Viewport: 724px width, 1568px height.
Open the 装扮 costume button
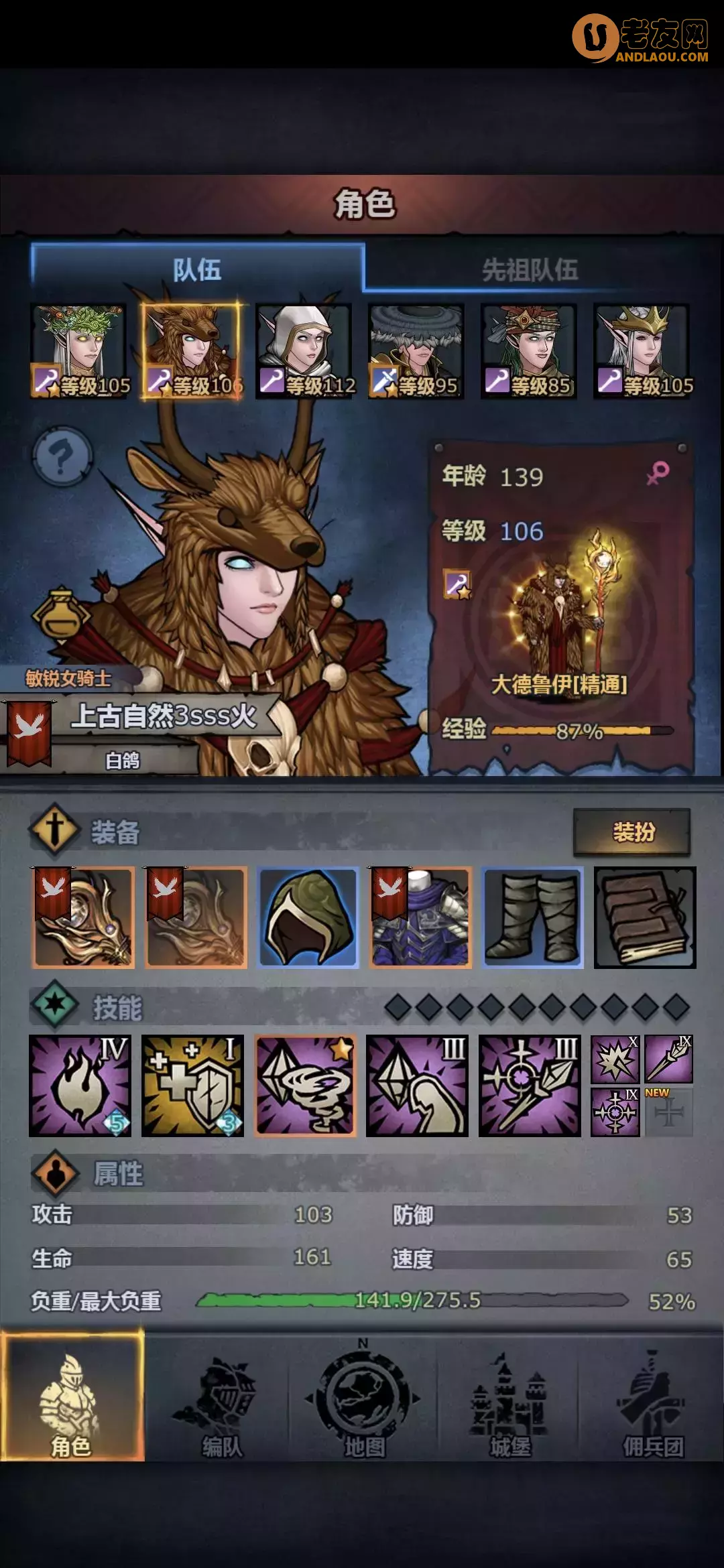[632, 832]
